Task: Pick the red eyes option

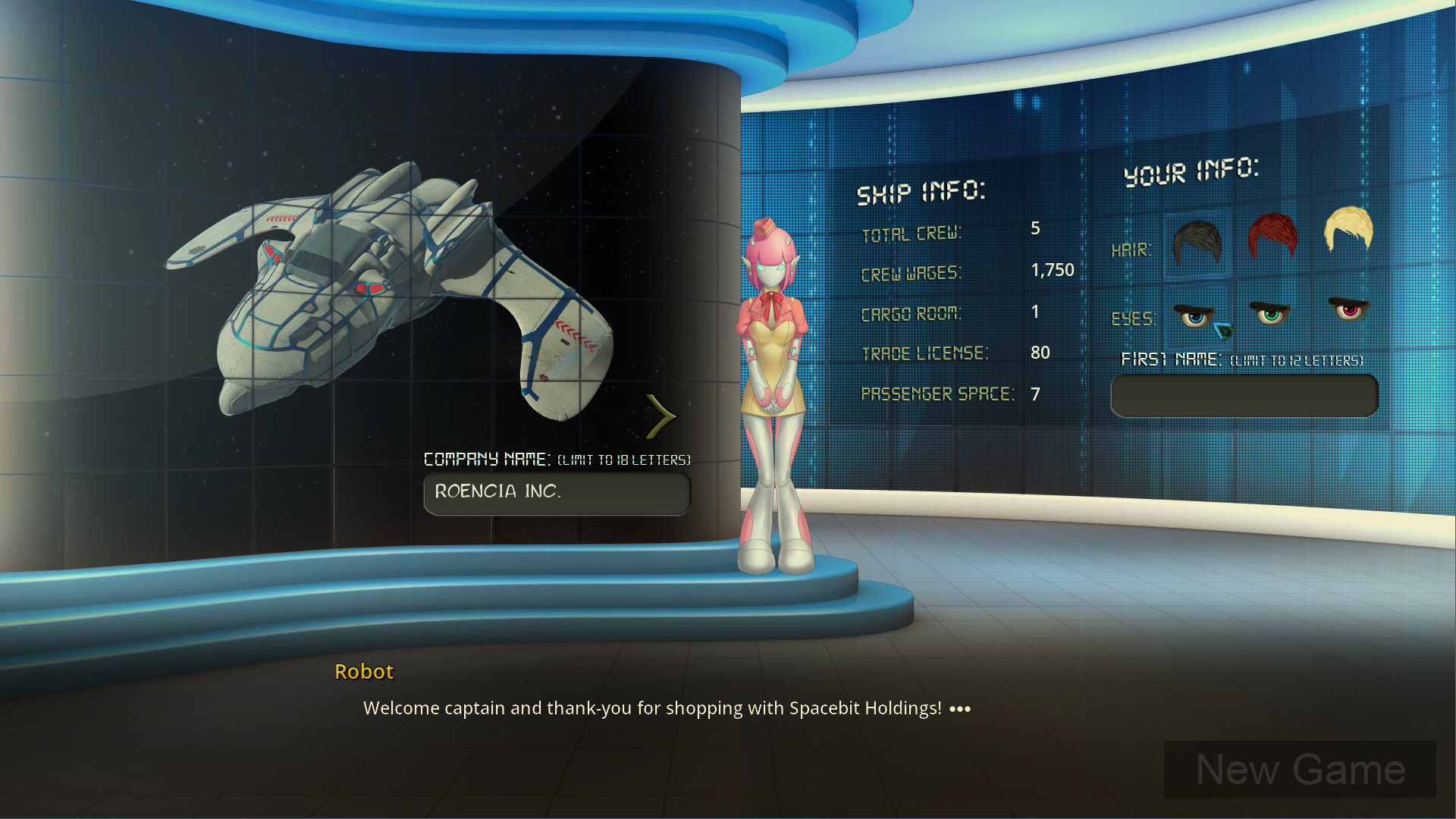Action: 1349,309
